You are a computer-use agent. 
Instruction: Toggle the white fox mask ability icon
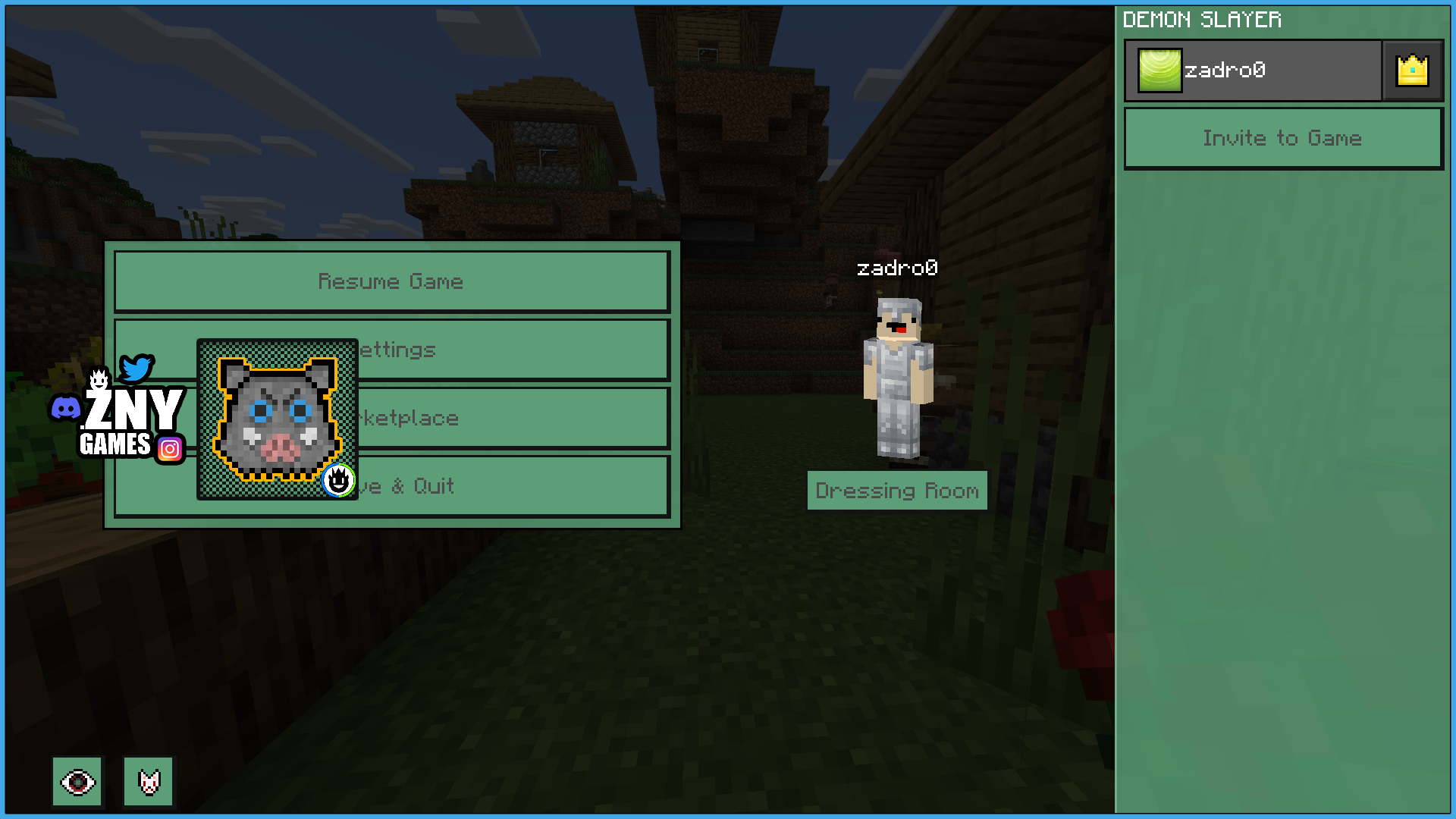[148, 781]
